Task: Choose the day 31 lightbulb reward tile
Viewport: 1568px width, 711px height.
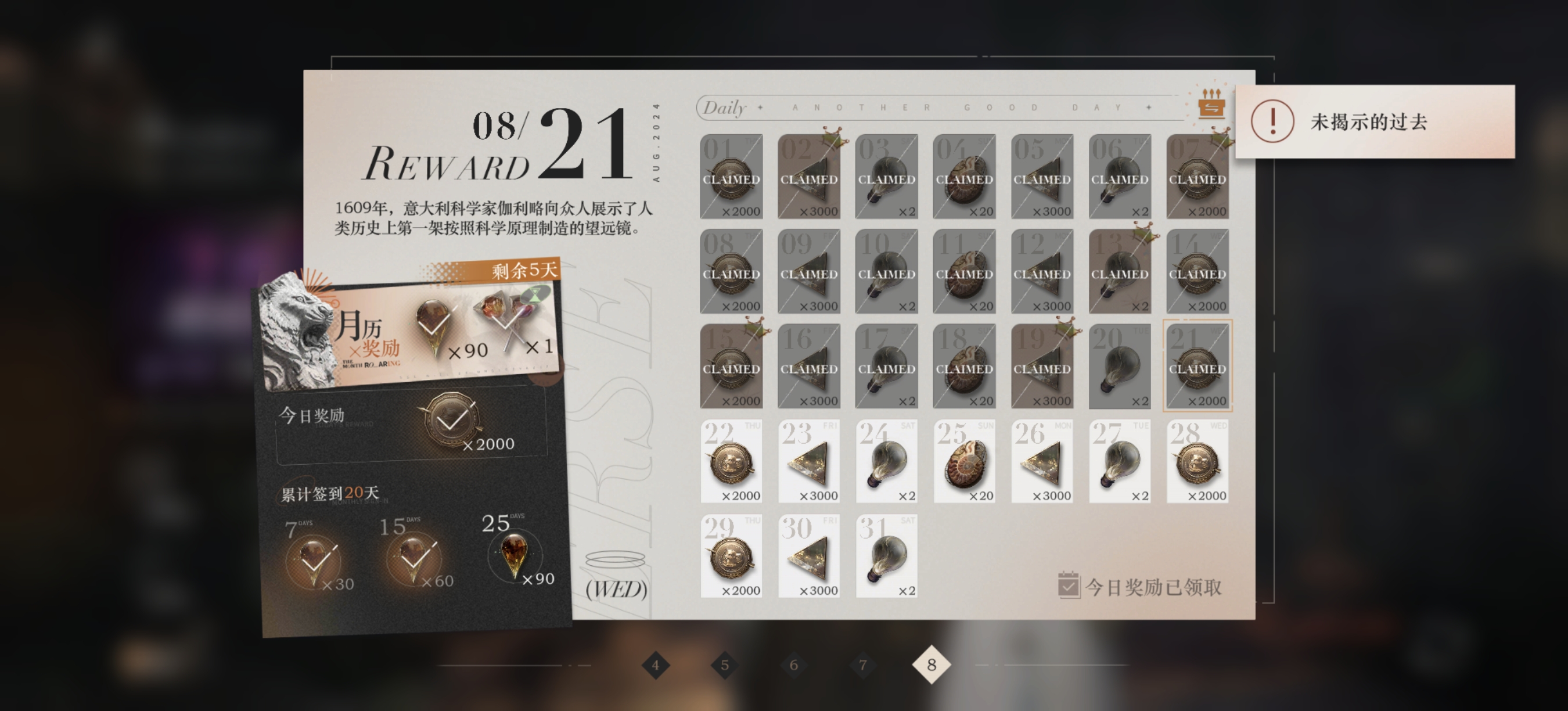Action: click(886, 556)
